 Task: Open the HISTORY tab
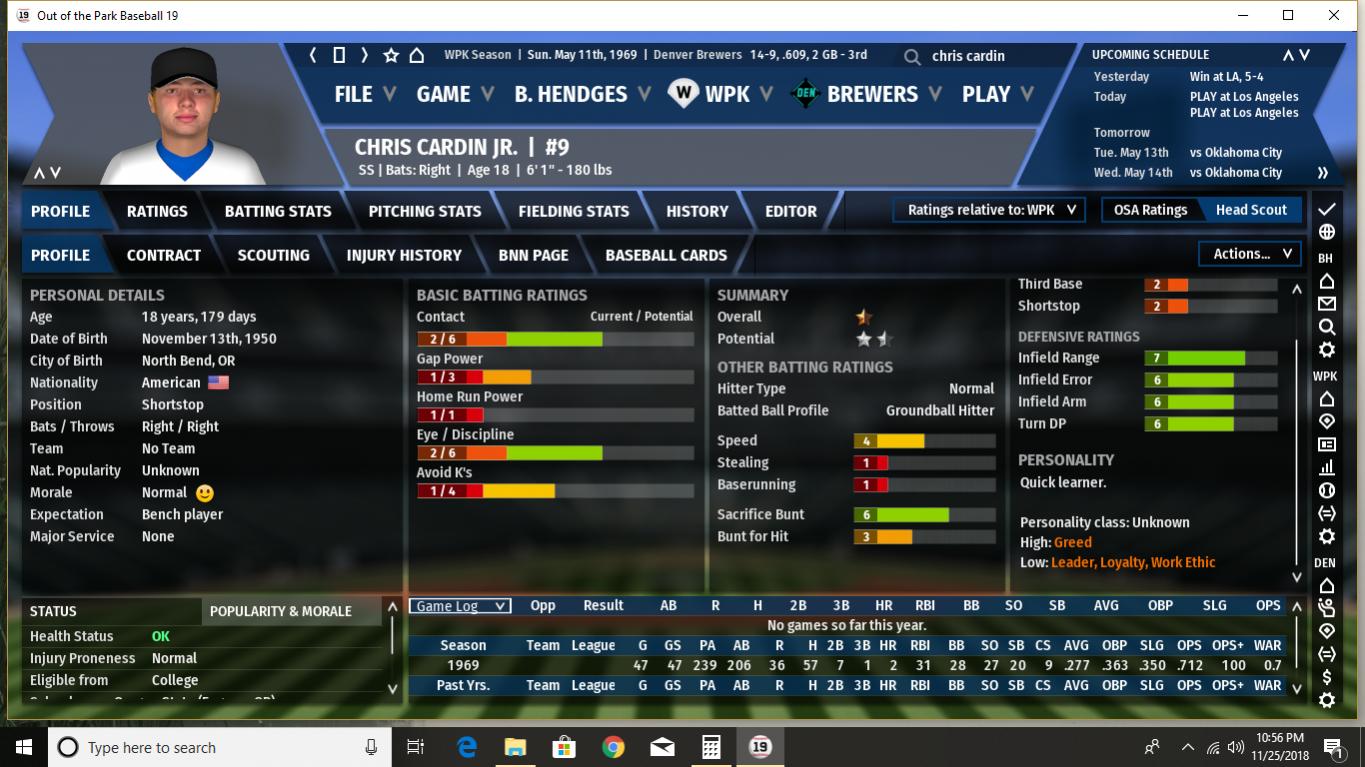point(697,211)
